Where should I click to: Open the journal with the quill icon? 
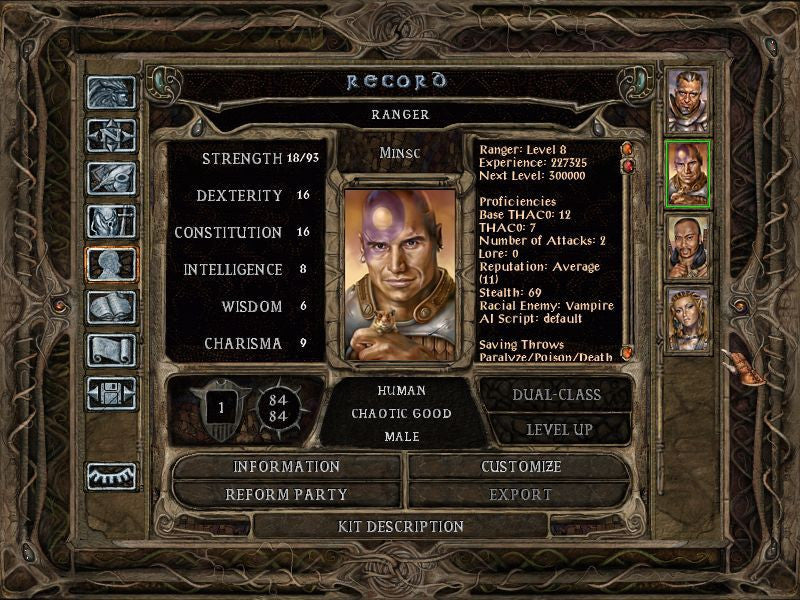111,178
